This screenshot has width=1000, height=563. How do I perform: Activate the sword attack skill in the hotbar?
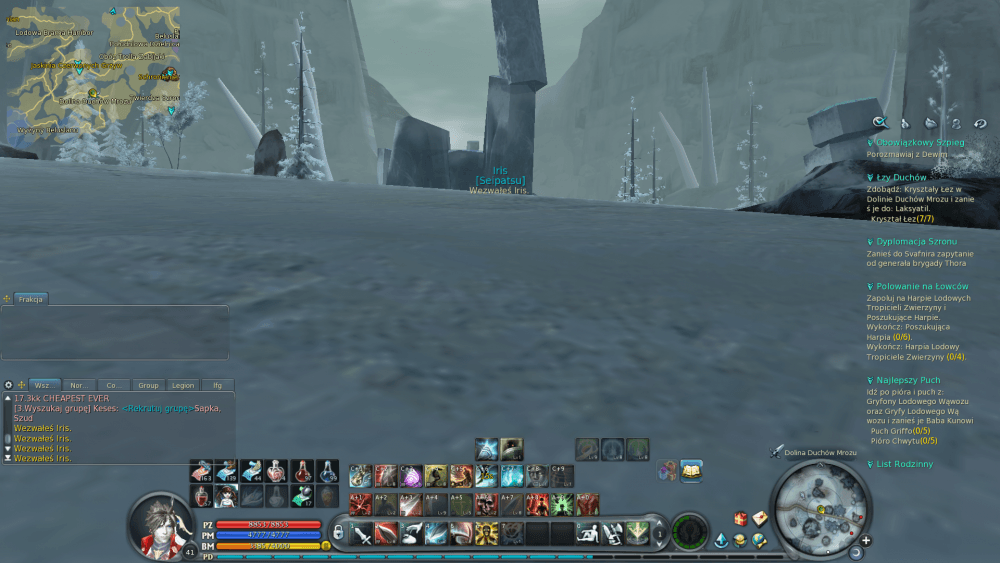(x=362, y=533)
